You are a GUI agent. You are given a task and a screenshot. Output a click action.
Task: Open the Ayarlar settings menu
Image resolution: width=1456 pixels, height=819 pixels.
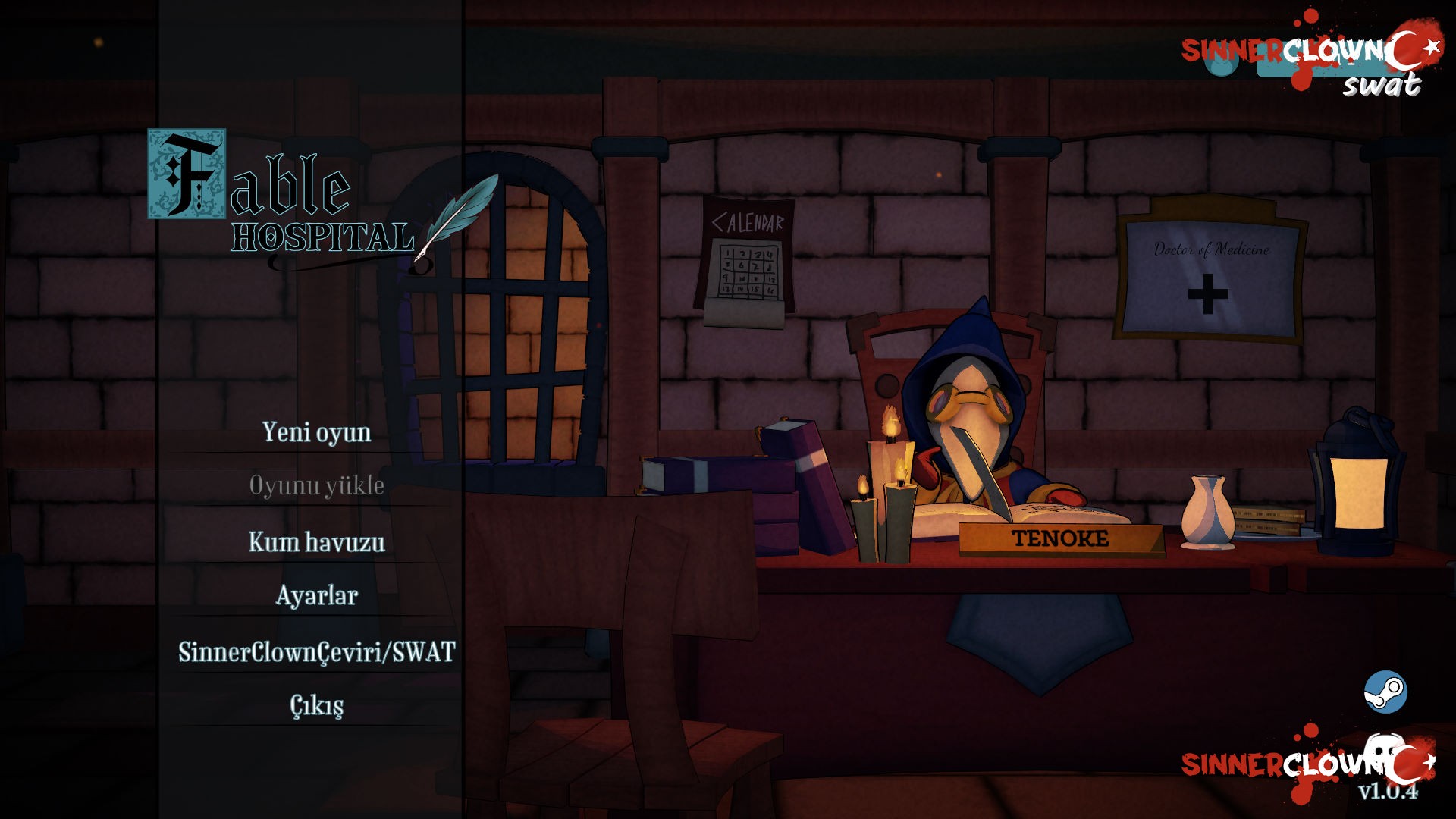[x=316, y=595]
